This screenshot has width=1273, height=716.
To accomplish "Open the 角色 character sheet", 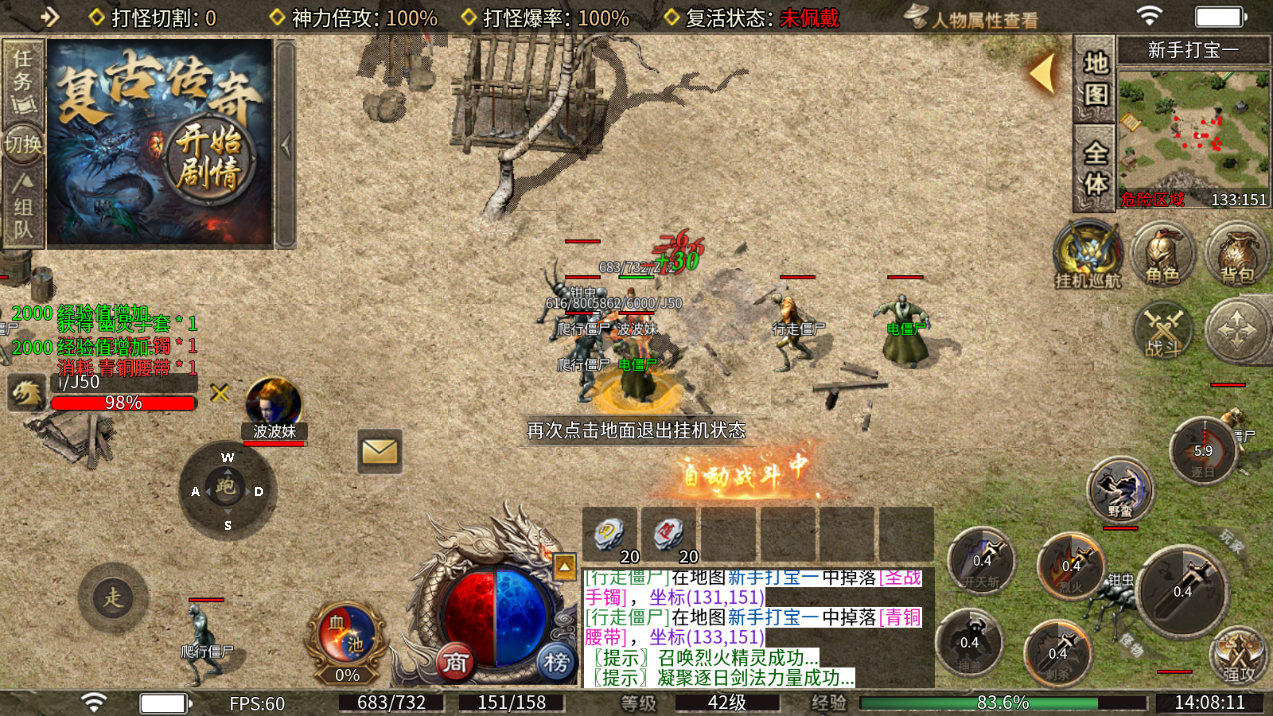I will [1163, 253].
